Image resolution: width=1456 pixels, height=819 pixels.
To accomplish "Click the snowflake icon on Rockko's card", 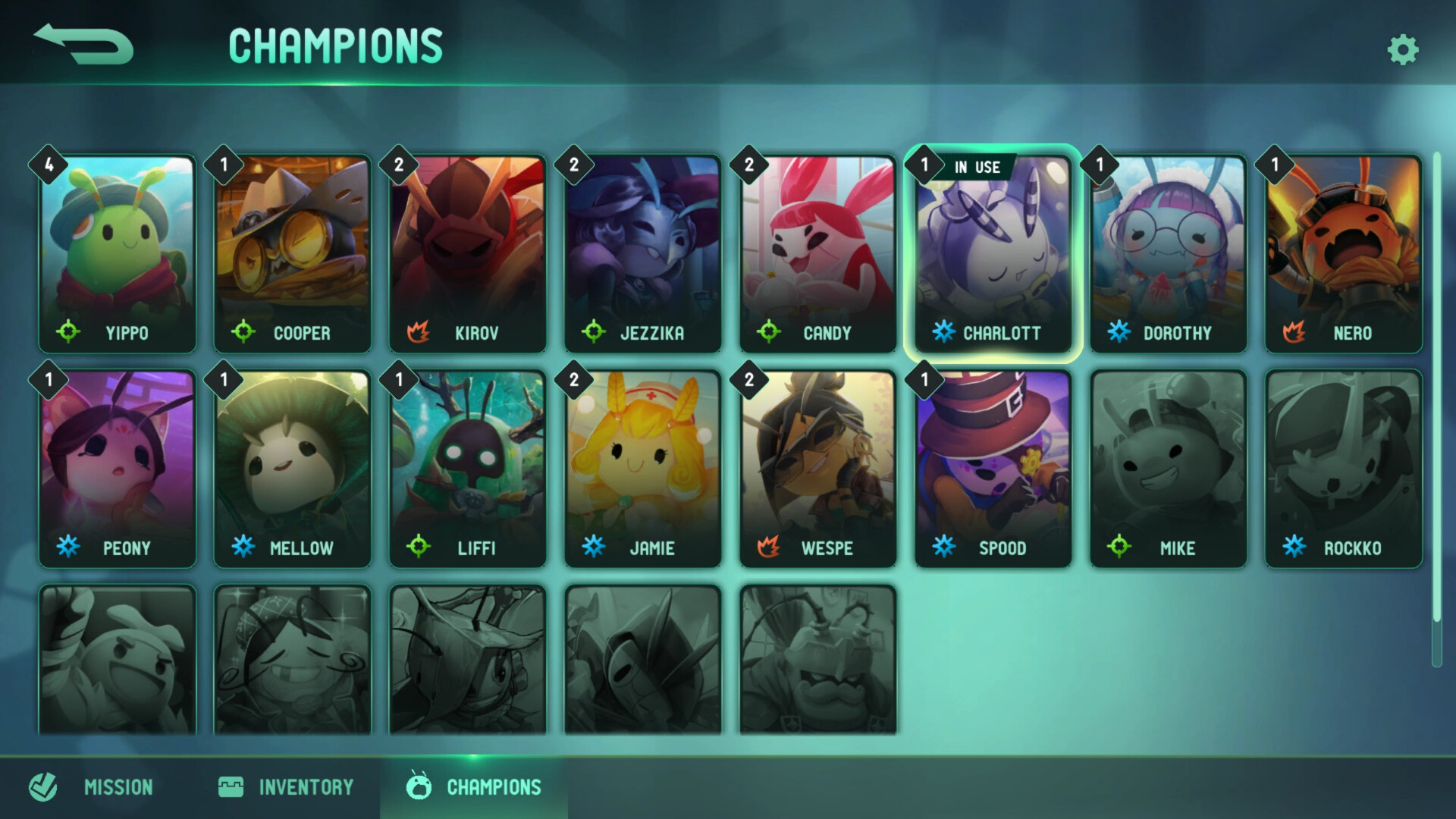I will [x=1294, y=548].
